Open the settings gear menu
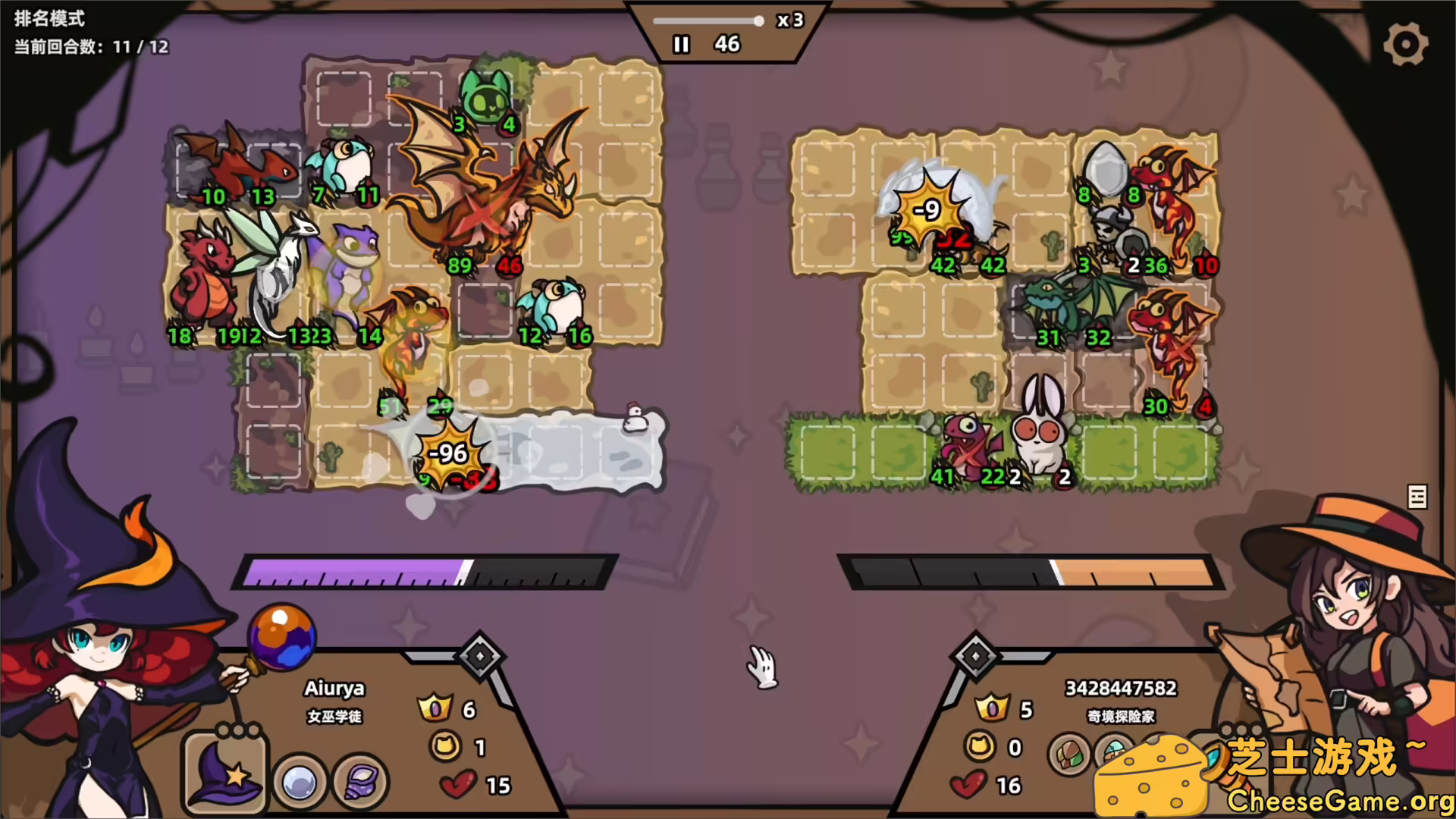The image size is (1456, 819). pos(1406,43)
